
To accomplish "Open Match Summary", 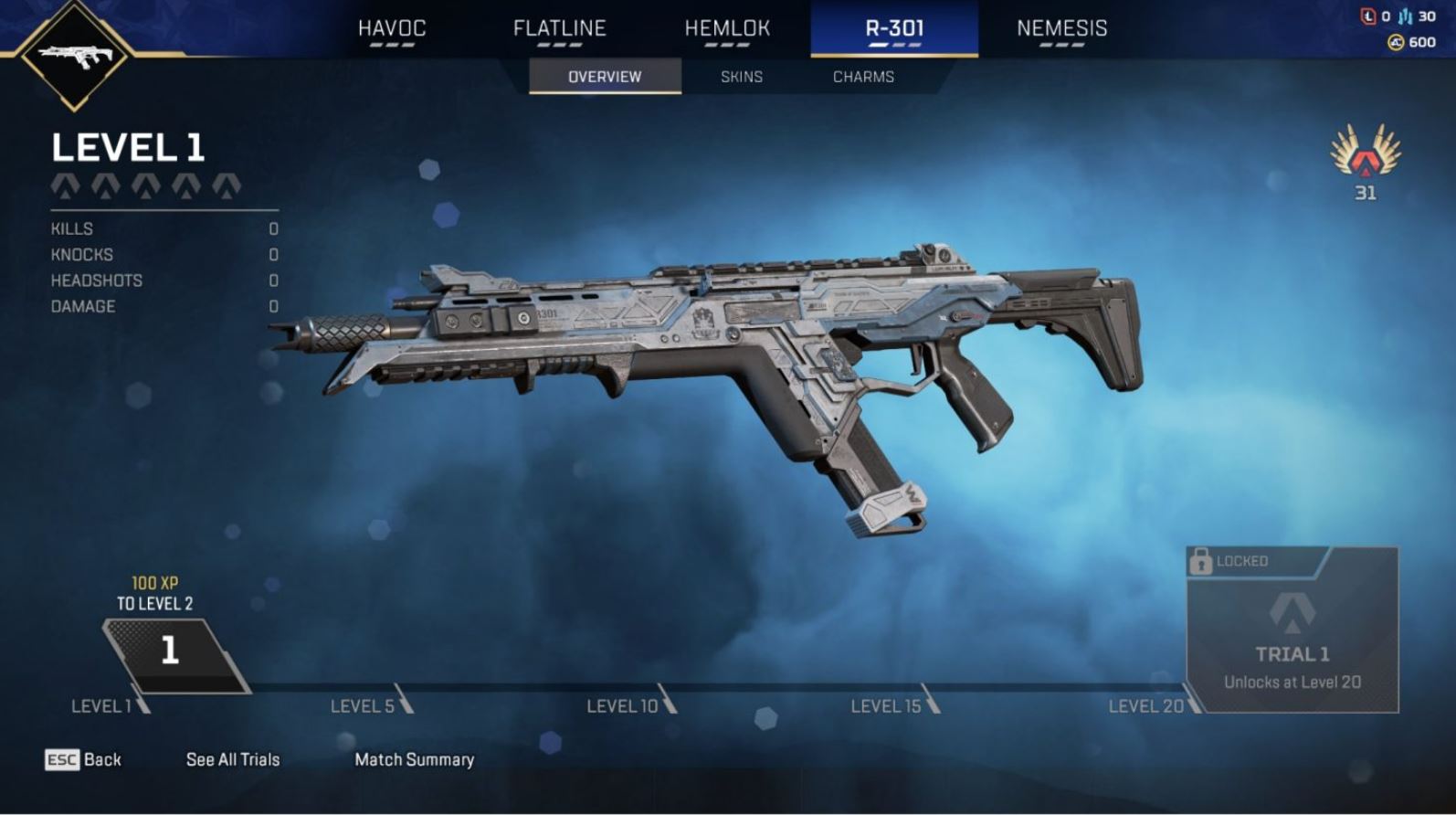I will (415, 759).
